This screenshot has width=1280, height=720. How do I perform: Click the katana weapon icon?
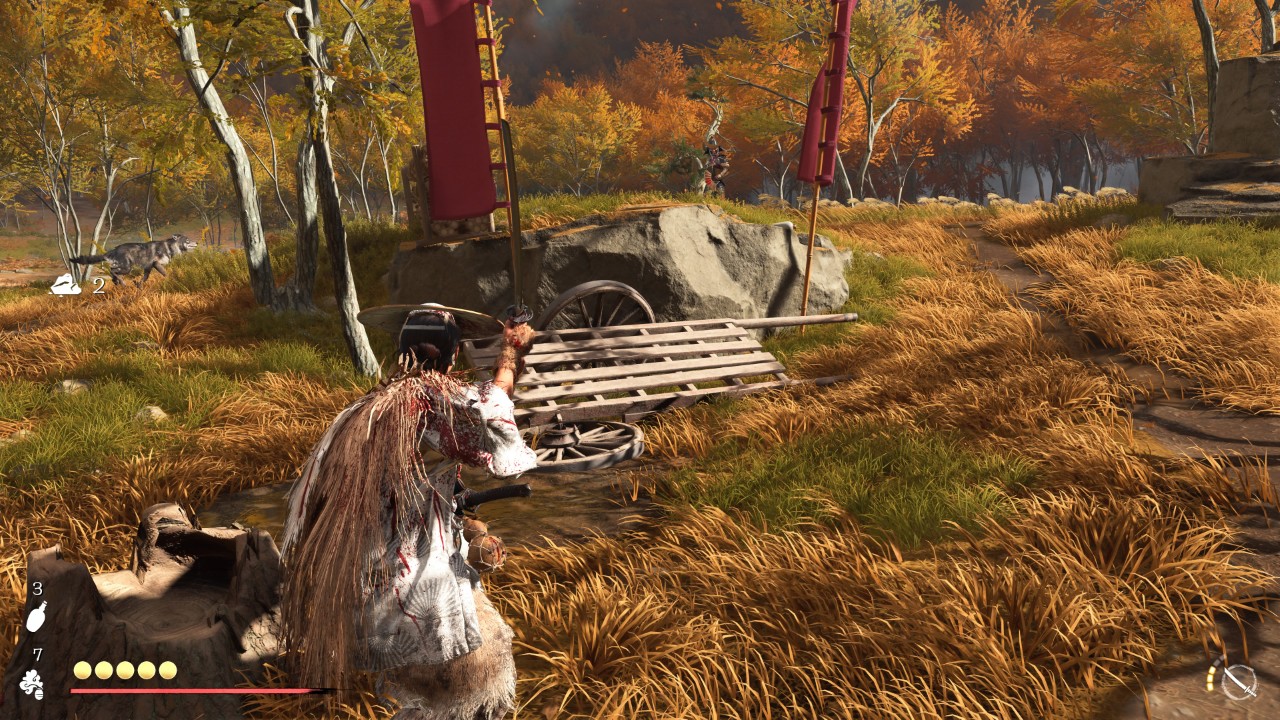tap(1239, 681)
